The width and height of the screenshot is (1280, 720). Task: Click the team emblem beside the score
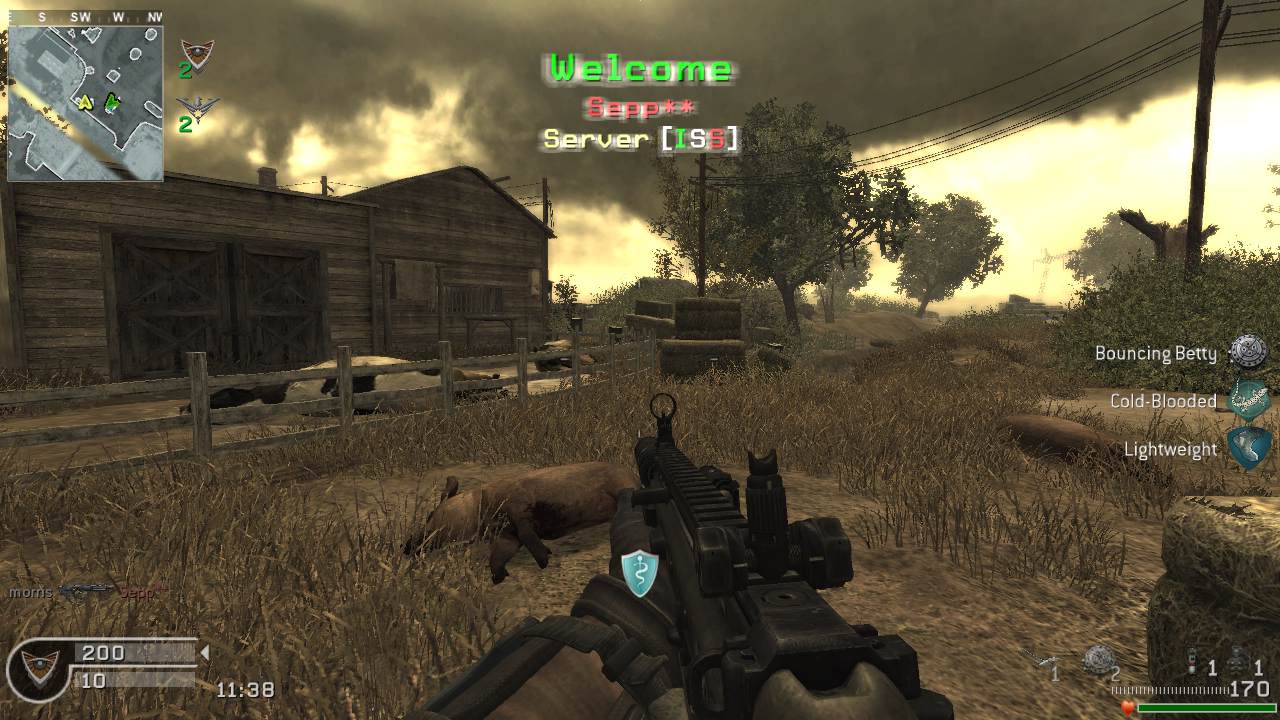[41, 667]
